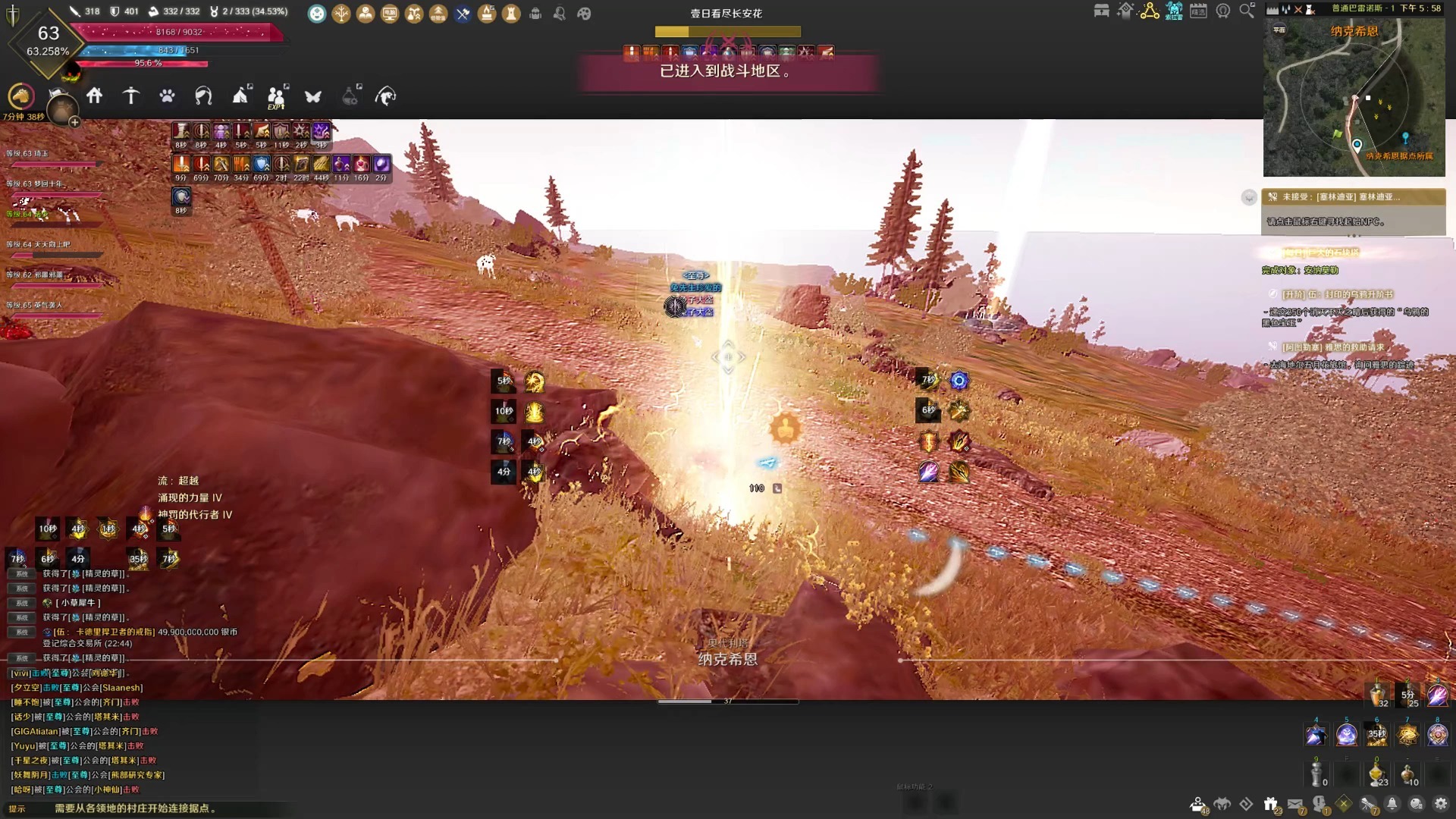Open the butterfly fairy icon
The image size is (1456, 819).
[313, 96]
